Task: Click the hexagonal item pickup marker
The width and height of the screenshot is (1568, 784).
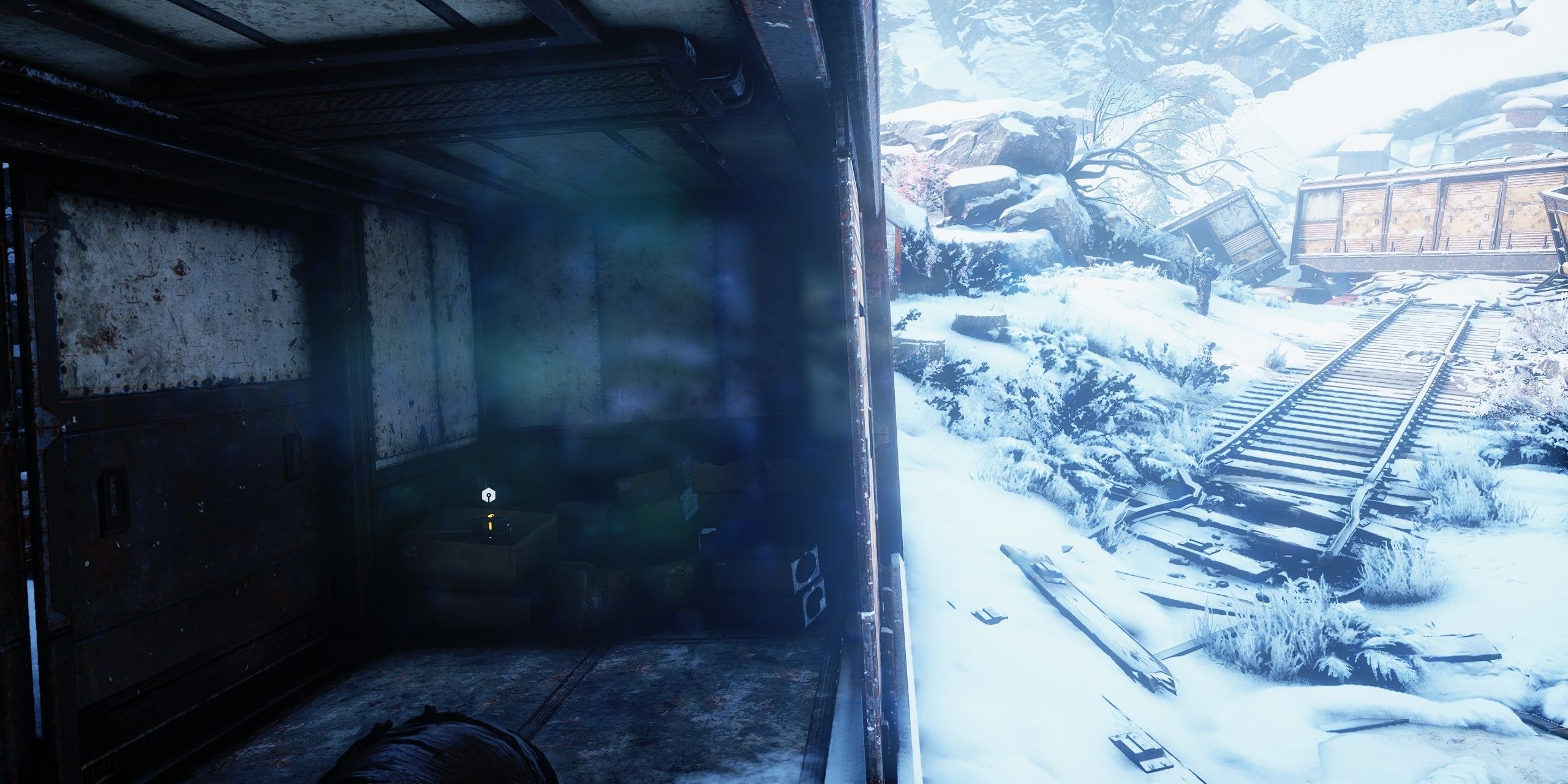Action: tap(488, 495)
